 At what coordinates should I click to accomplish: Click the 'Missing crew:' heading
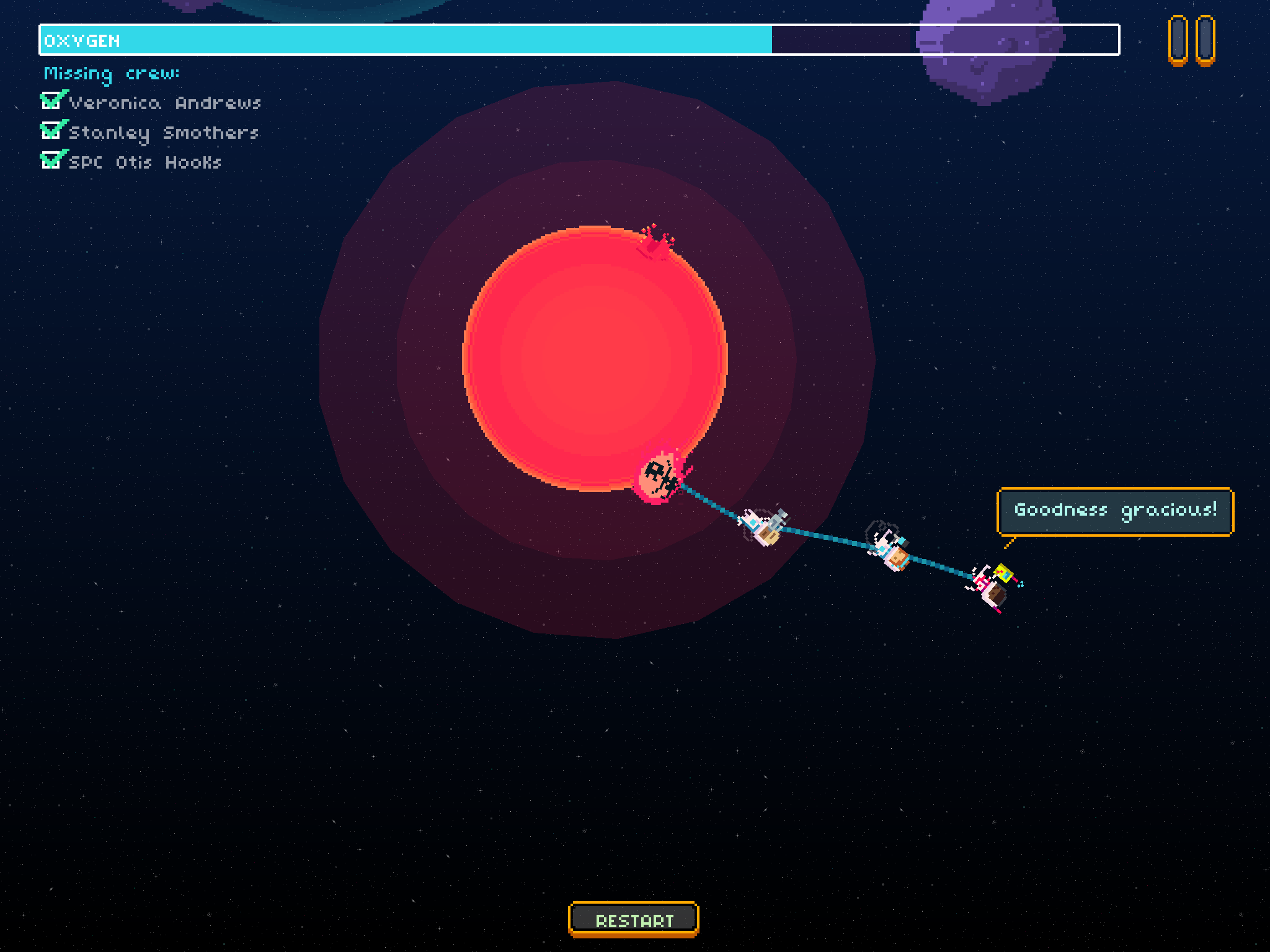point(112,74)
